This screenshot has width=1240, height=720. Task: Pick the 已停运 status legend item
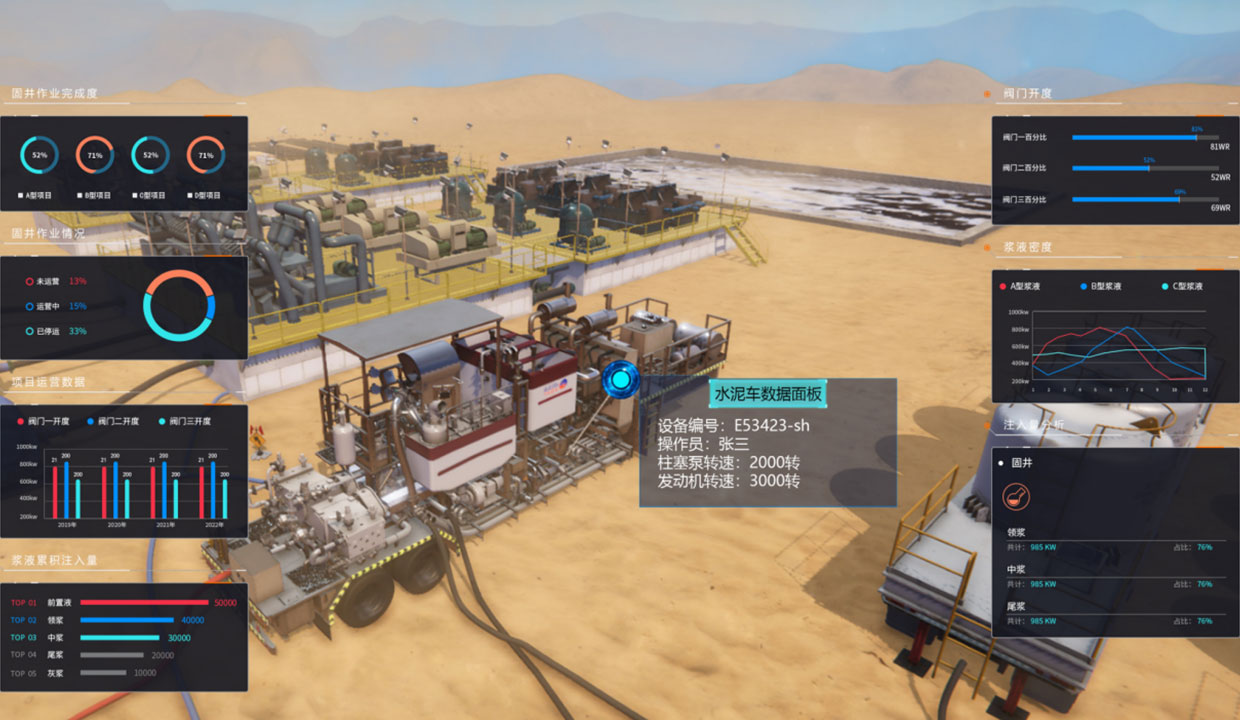pyautogui.click(x=50, y=331)
